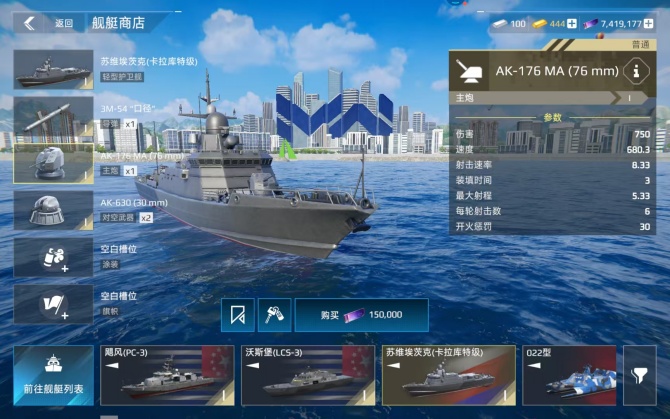Click the keys icon button
This screenshot has width=670, height=419.
point(274,315)
